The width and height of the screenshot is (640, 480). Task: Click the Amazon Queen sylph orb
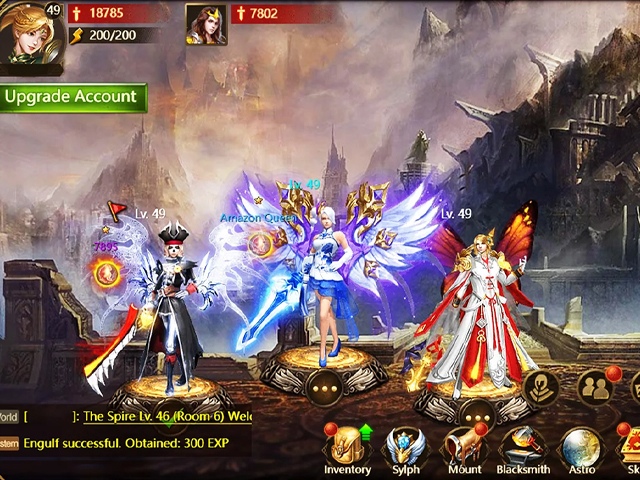pyautogui.click(x=260, y=243)
